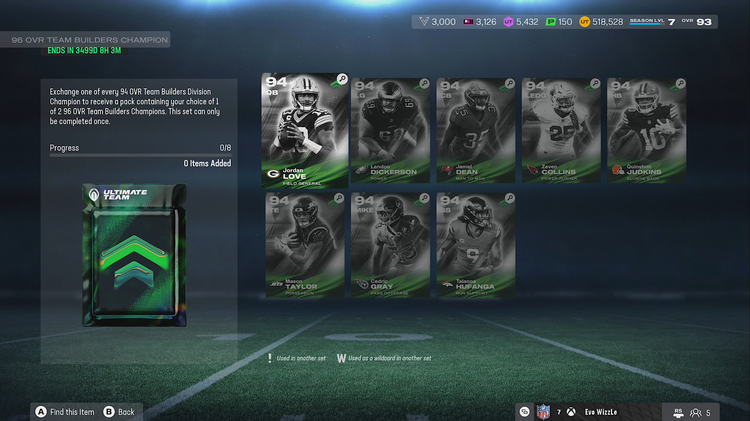
Task: Choose the Mason Taylor card
Action: pyautogui.click(x=305, y=245)
